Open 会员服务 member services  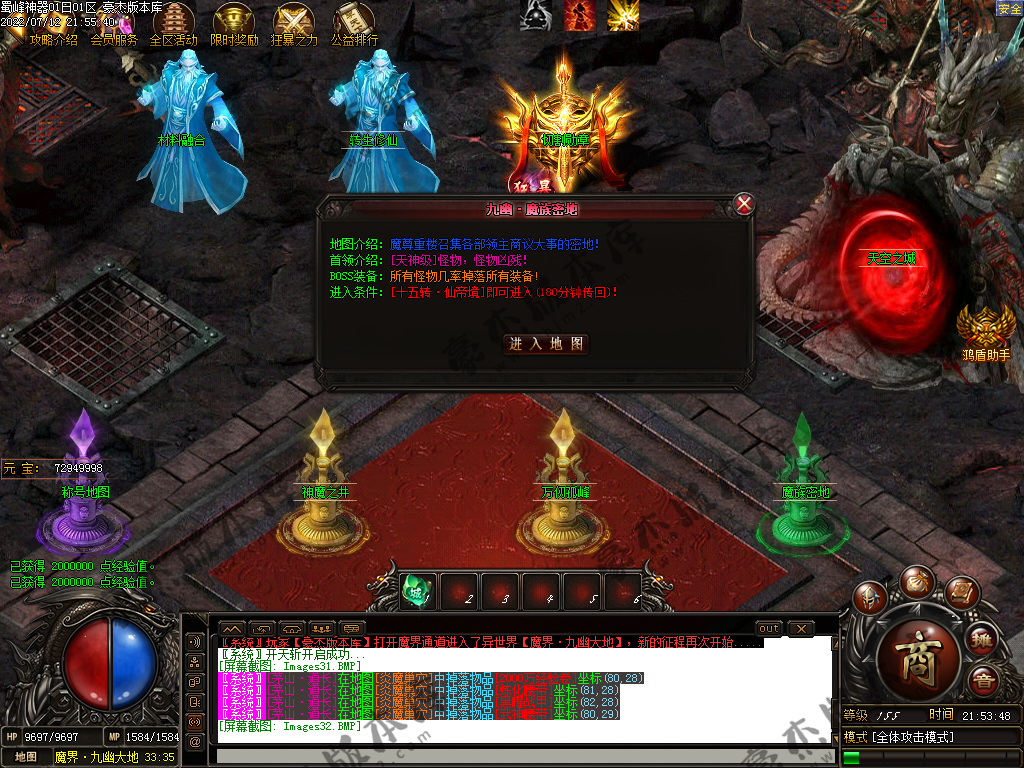113,40
